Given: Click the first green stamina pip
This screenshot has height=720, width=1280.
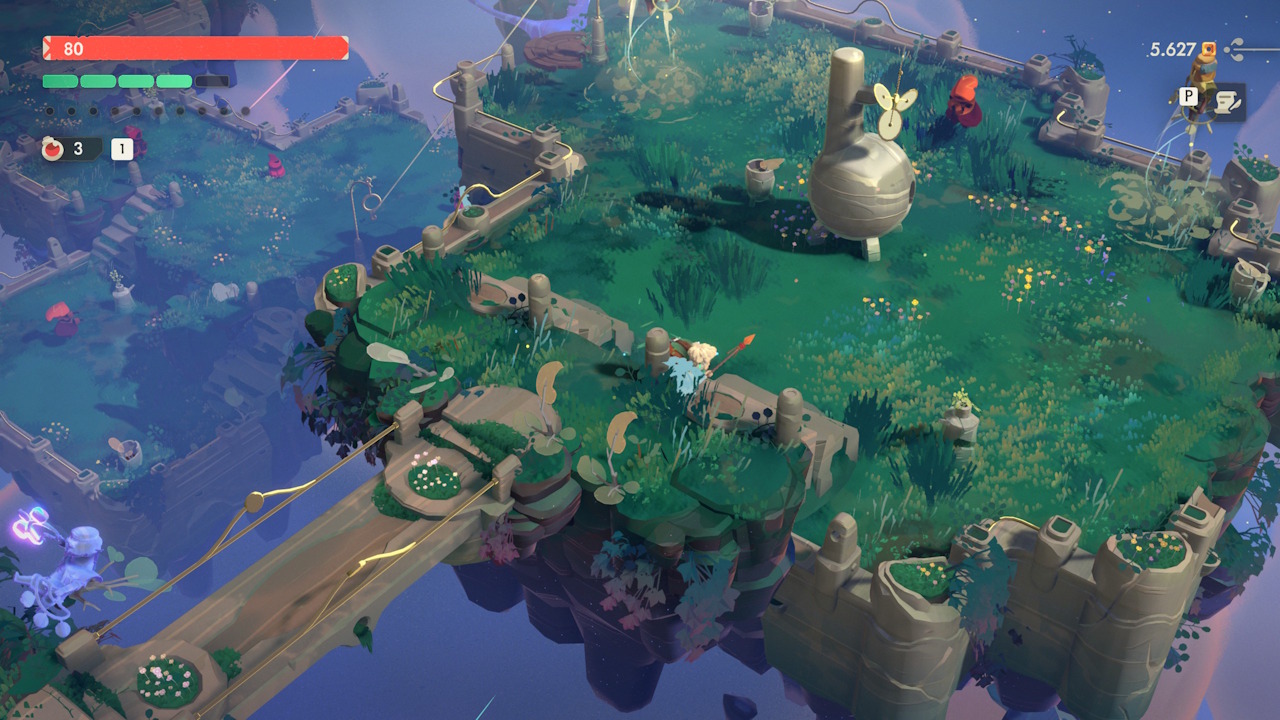Looking at the screenshot, I should click(60, 81).
